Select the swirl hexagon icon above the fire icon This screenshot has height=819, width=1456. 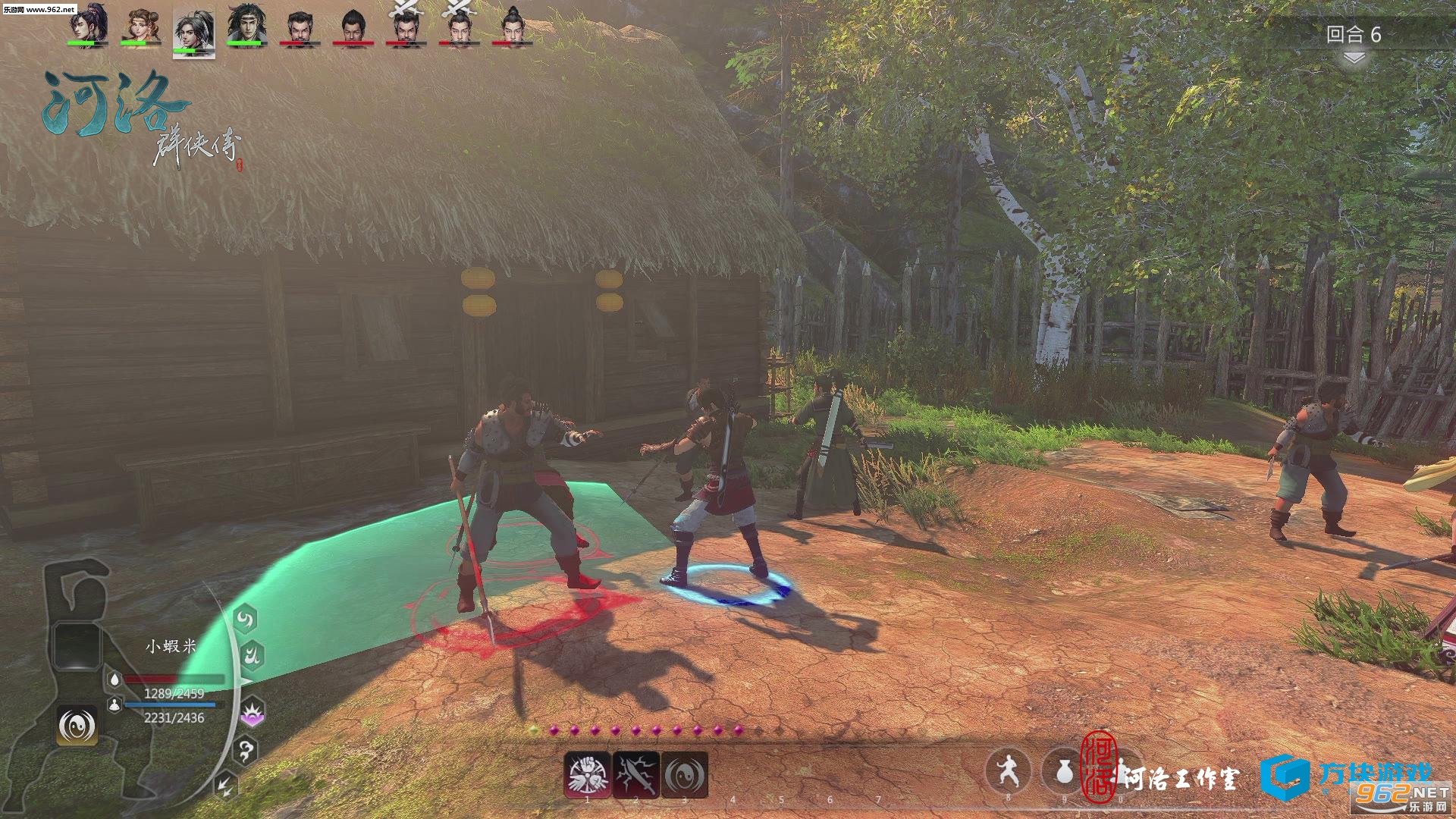244,620
